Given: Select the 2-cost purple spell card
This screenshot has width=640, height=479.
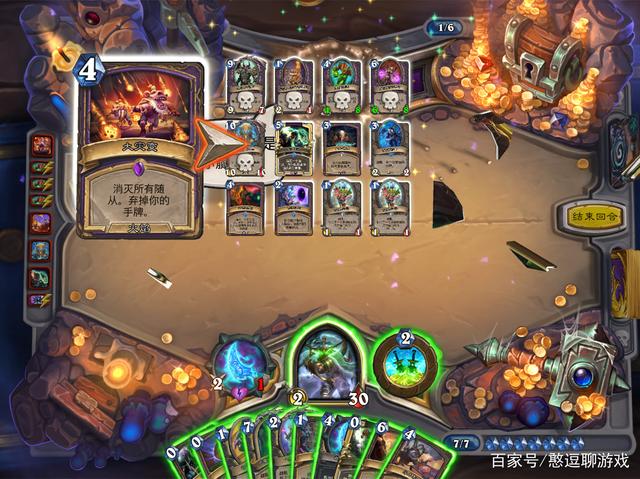Looking at the screenshot, I should pos(294,207).
